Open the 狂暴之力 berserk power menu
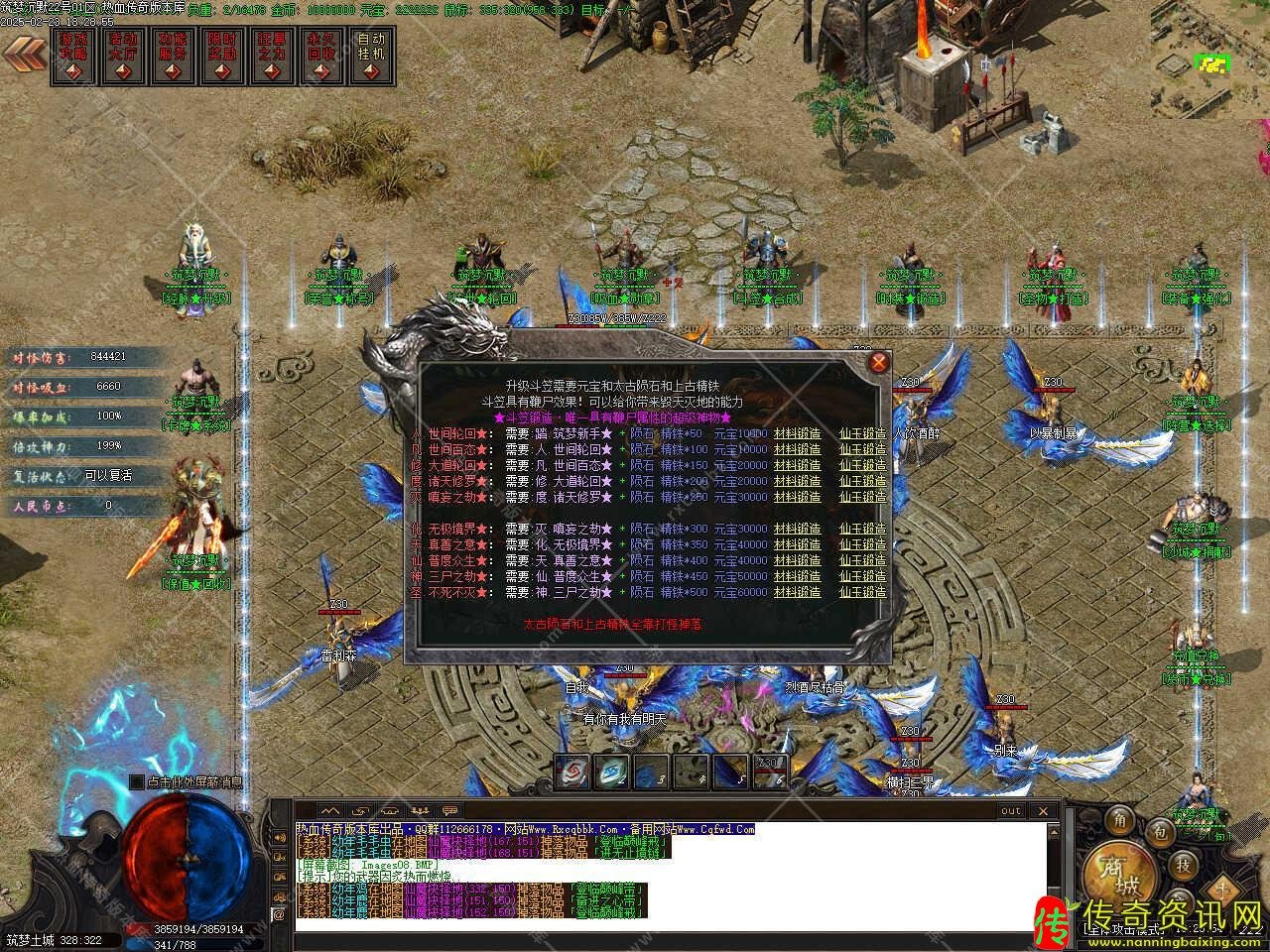1270x952 pixels. pos(272,58)
